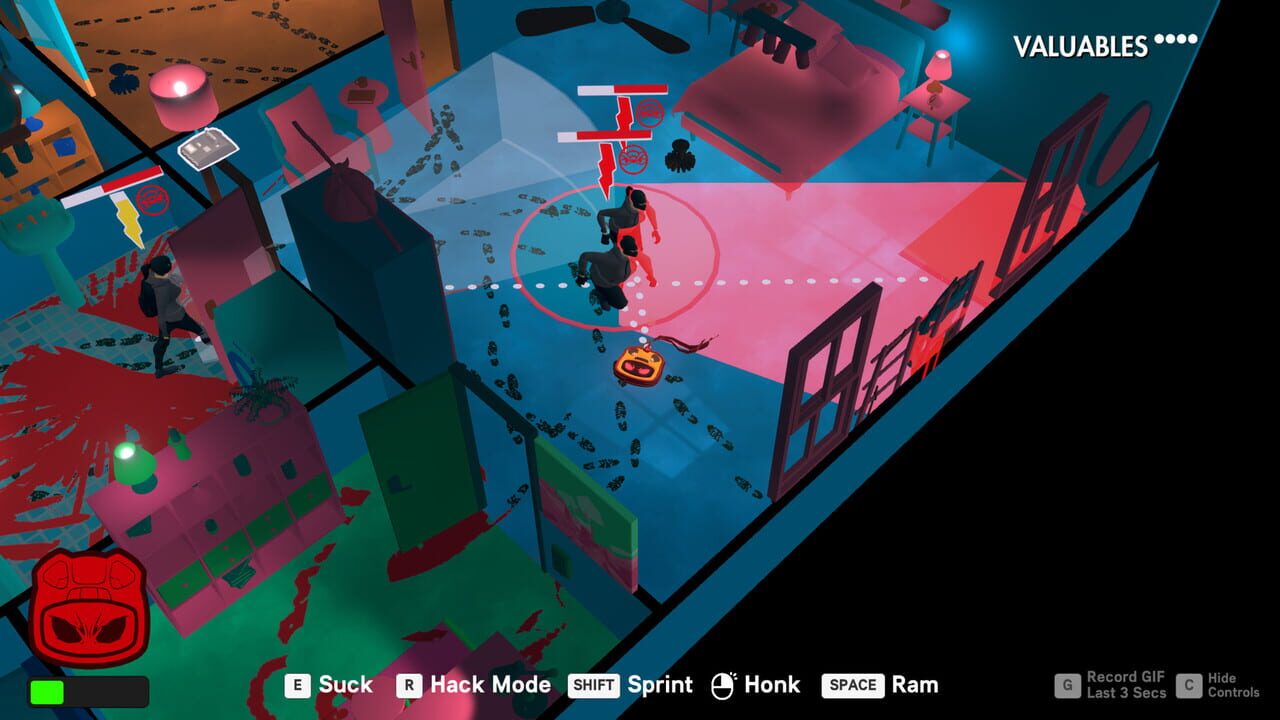Select the Valuables objective tracker
The image size is (1280, 720).
pos(1104,45)
